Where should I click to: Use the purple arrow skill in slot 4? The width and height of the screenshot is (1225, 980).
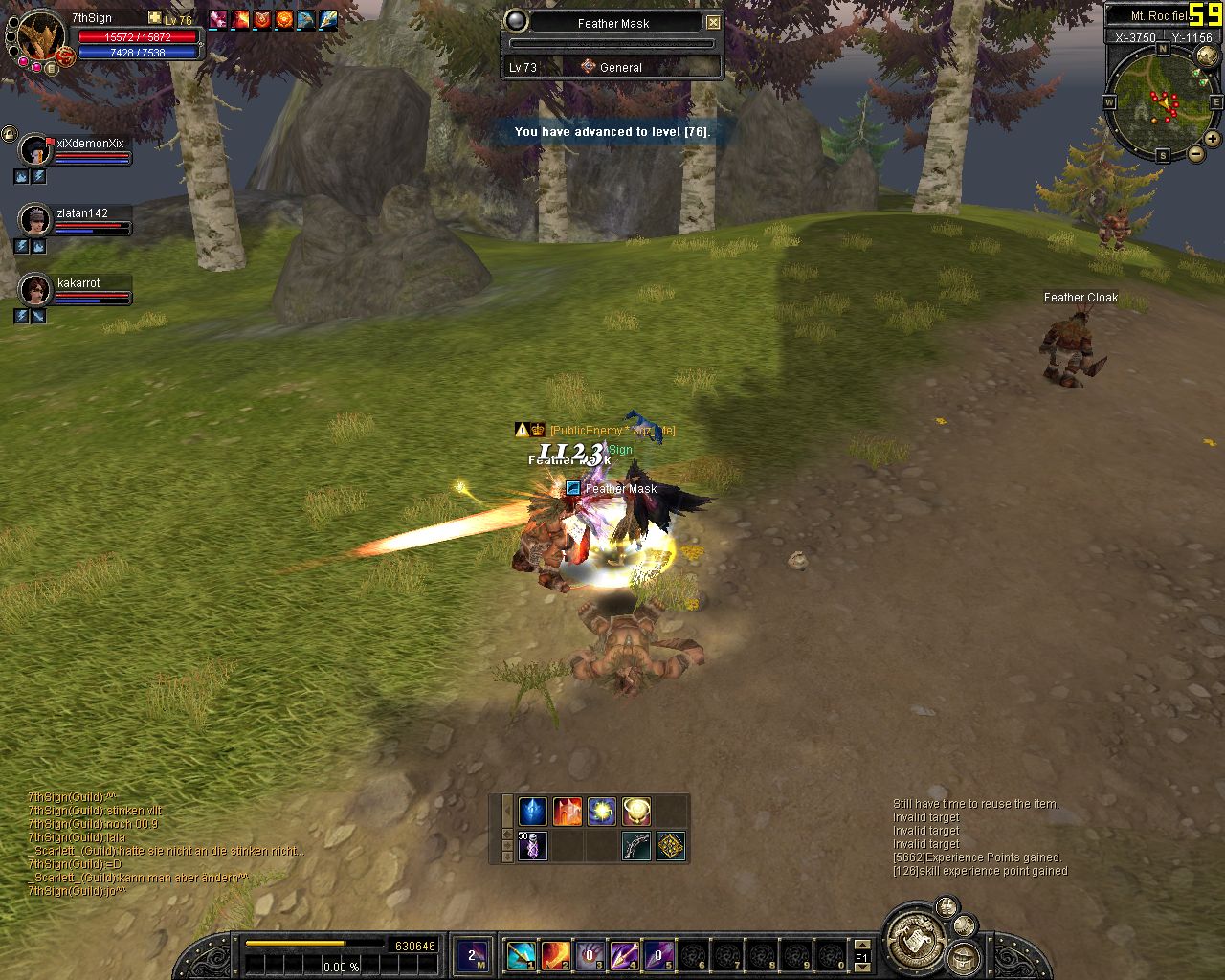(624, 954)
